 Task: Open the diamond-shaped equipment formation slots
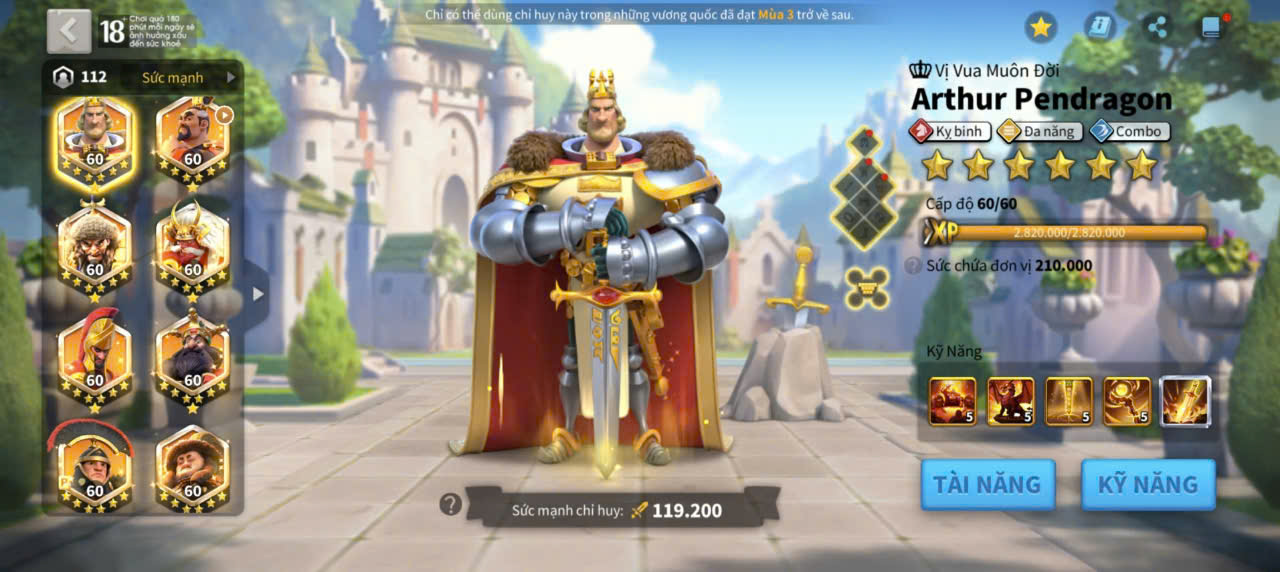(x=864, y=190)
